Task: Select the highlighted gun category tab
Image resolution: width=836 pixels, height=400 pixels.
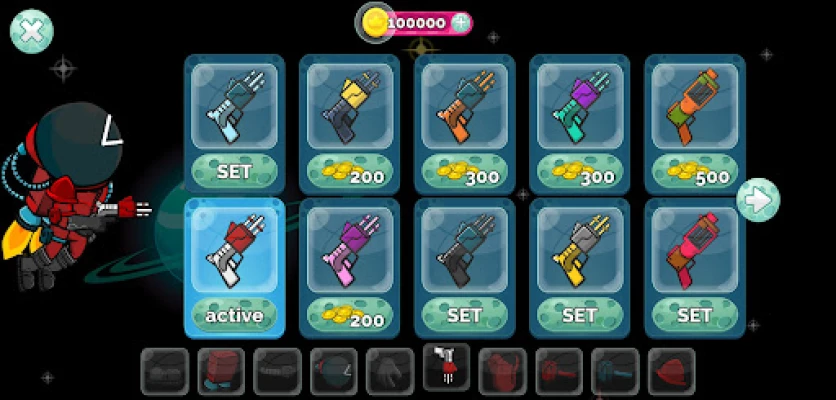Action: (446, 366)
